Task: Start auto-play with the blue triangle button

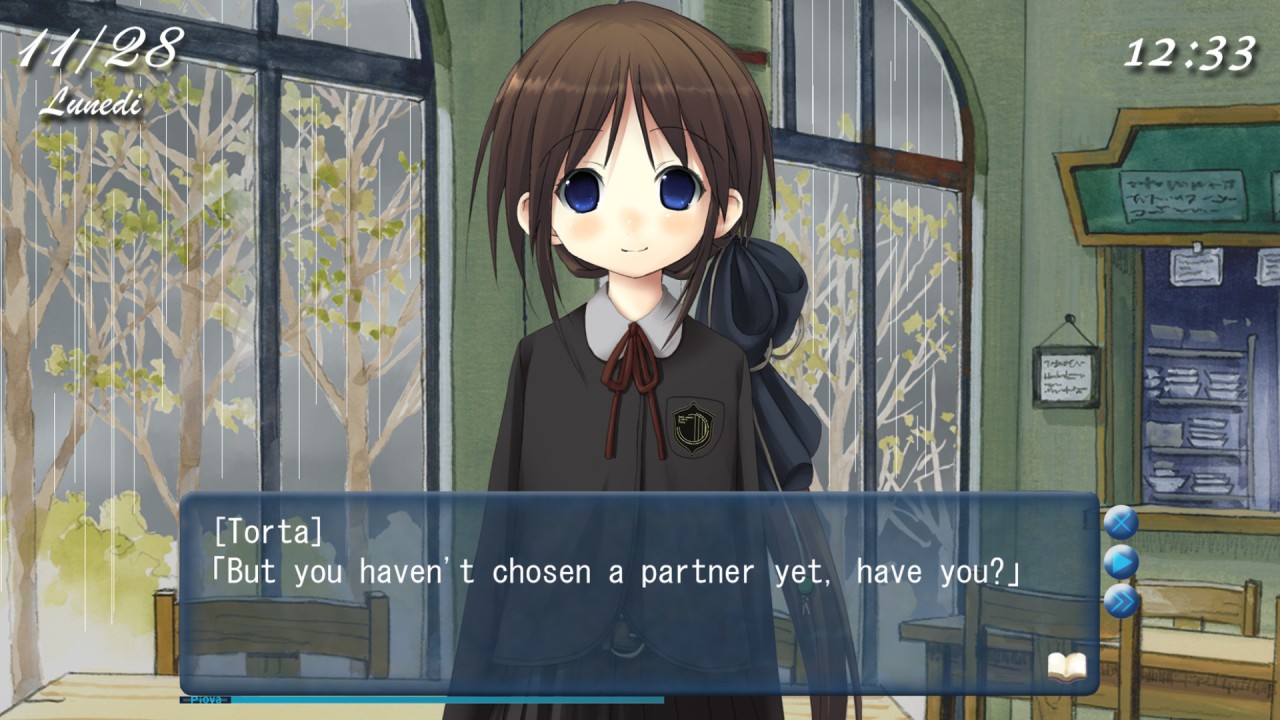Action: click(x=1120, y=563)
